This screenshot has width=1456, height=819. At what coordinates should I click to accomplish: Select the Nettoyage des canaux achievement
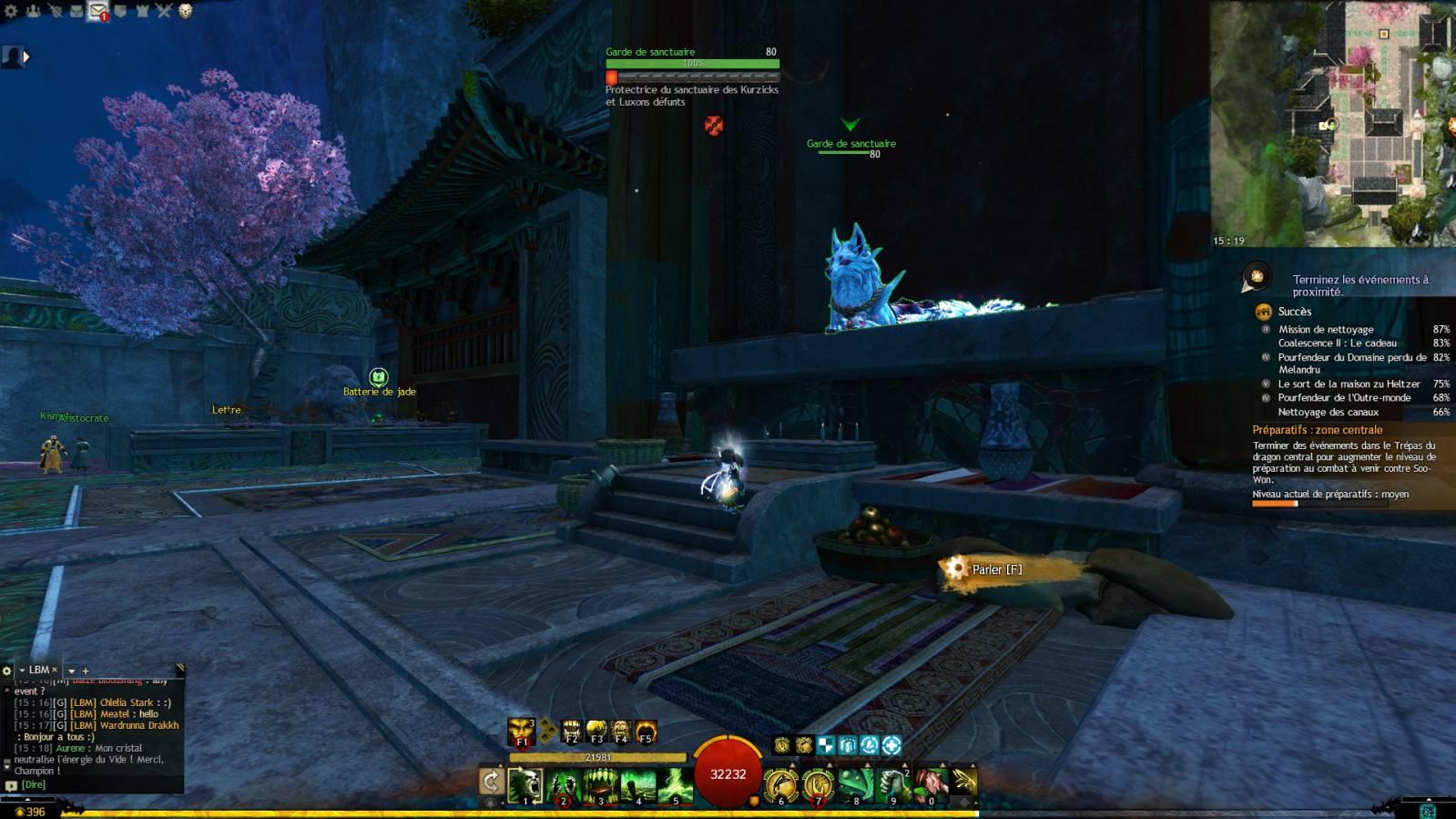pos(1328,412)
